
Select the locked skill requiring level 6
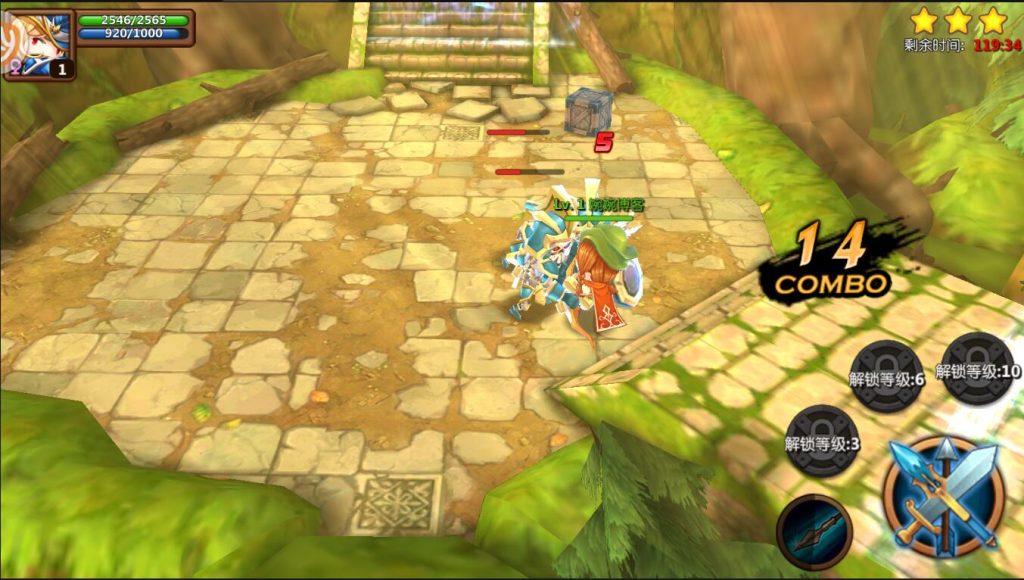(887, 376)
